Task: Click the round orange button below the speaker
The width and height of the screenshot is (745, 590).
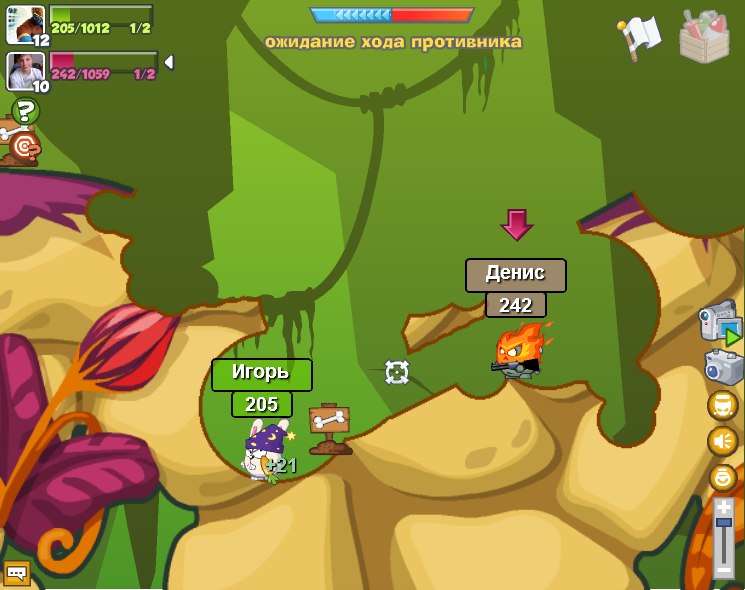Action: tap(722, 477)
